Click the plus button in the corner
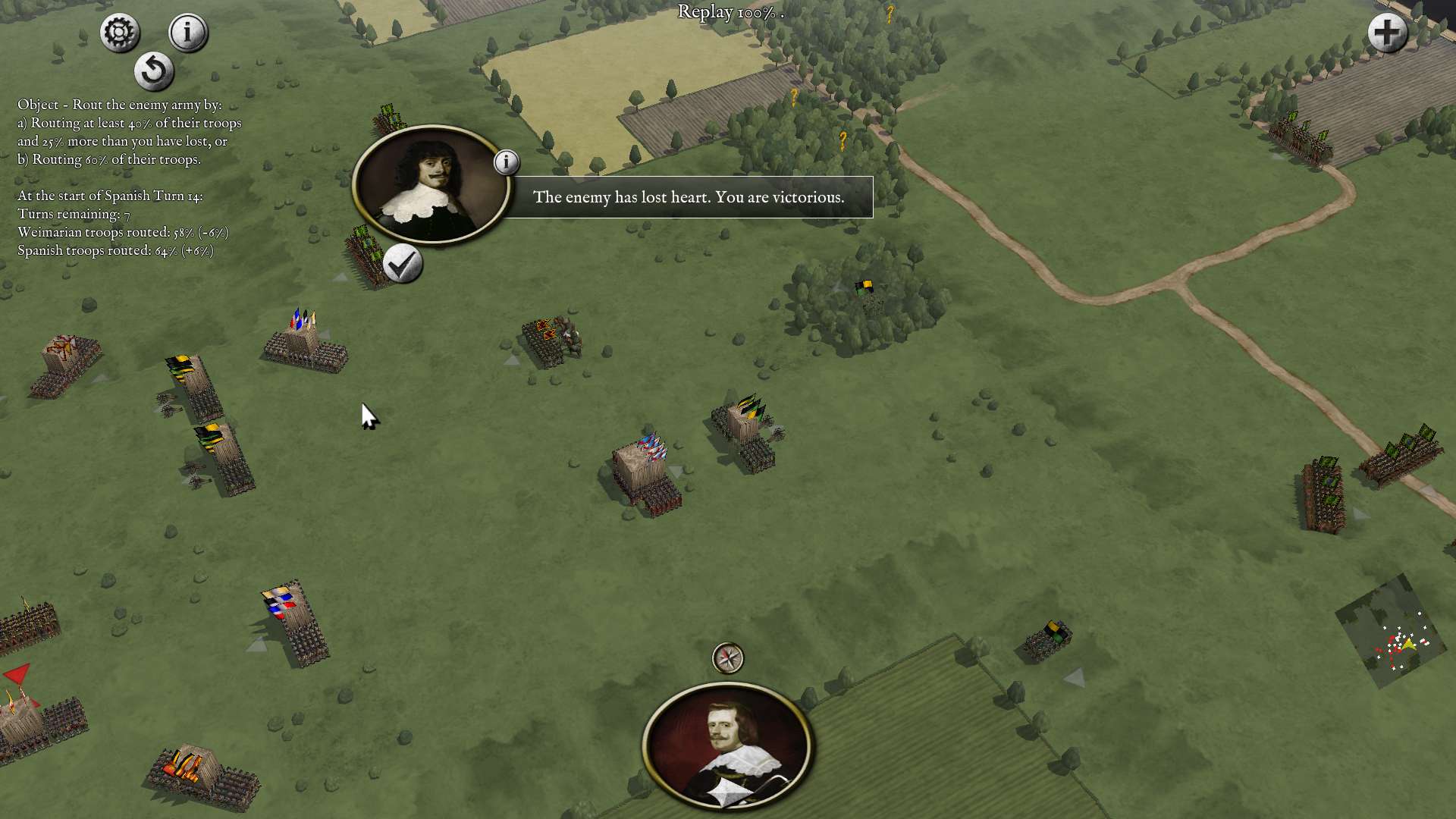Screen dimensions: 1456x819 point(1387,33)
